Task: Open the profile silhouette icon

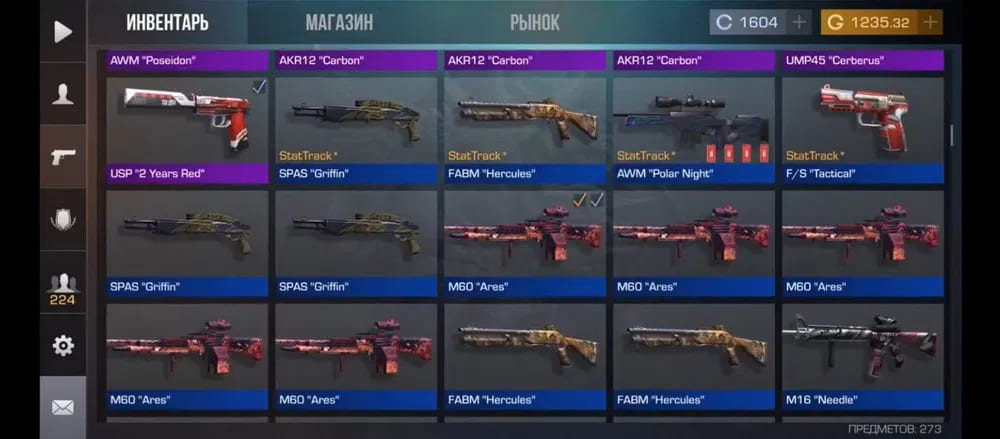Action: (x=63, y=94)
